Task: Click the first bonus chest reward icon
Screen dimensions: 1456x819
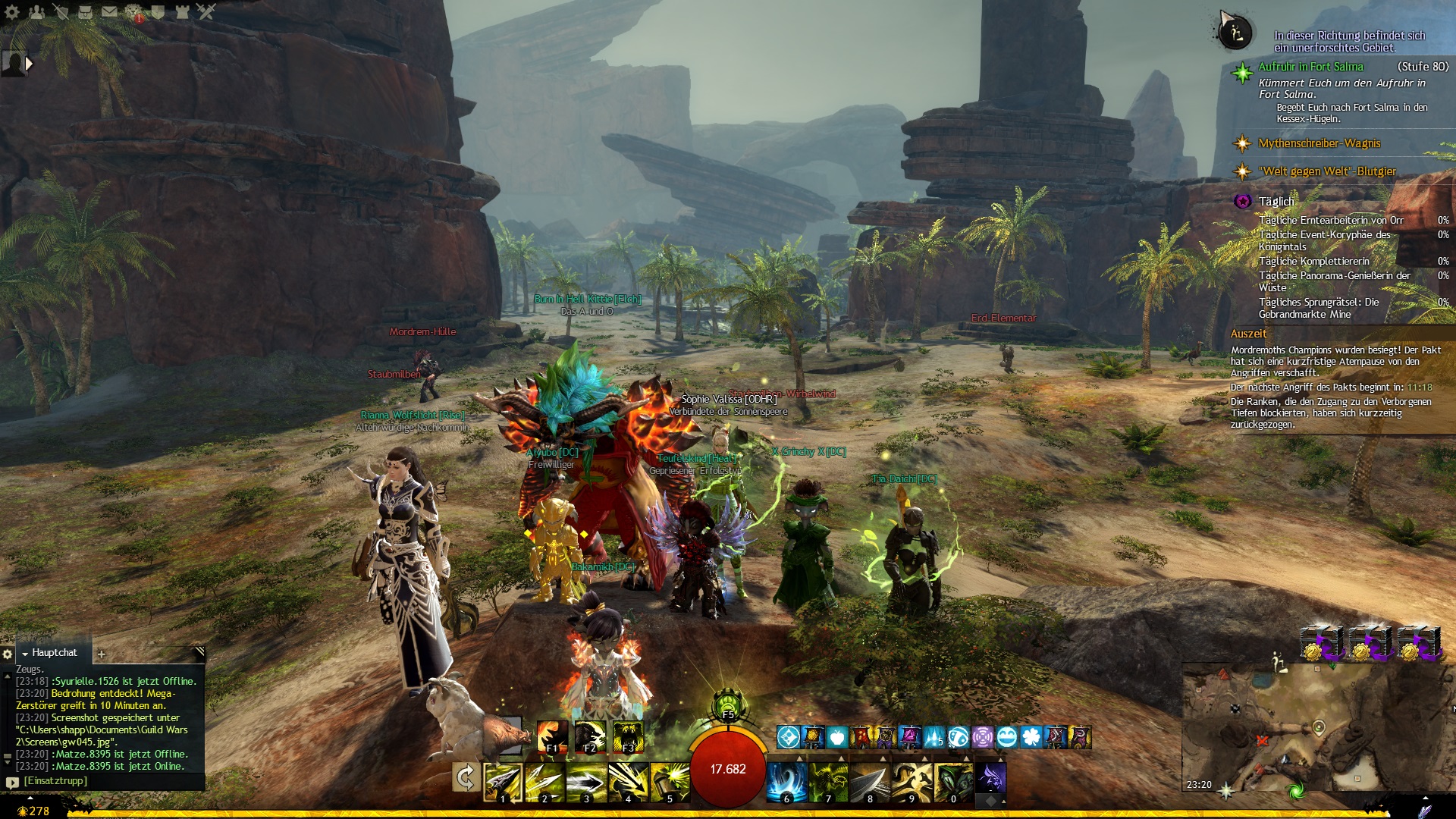Action: pos(1321,643)
